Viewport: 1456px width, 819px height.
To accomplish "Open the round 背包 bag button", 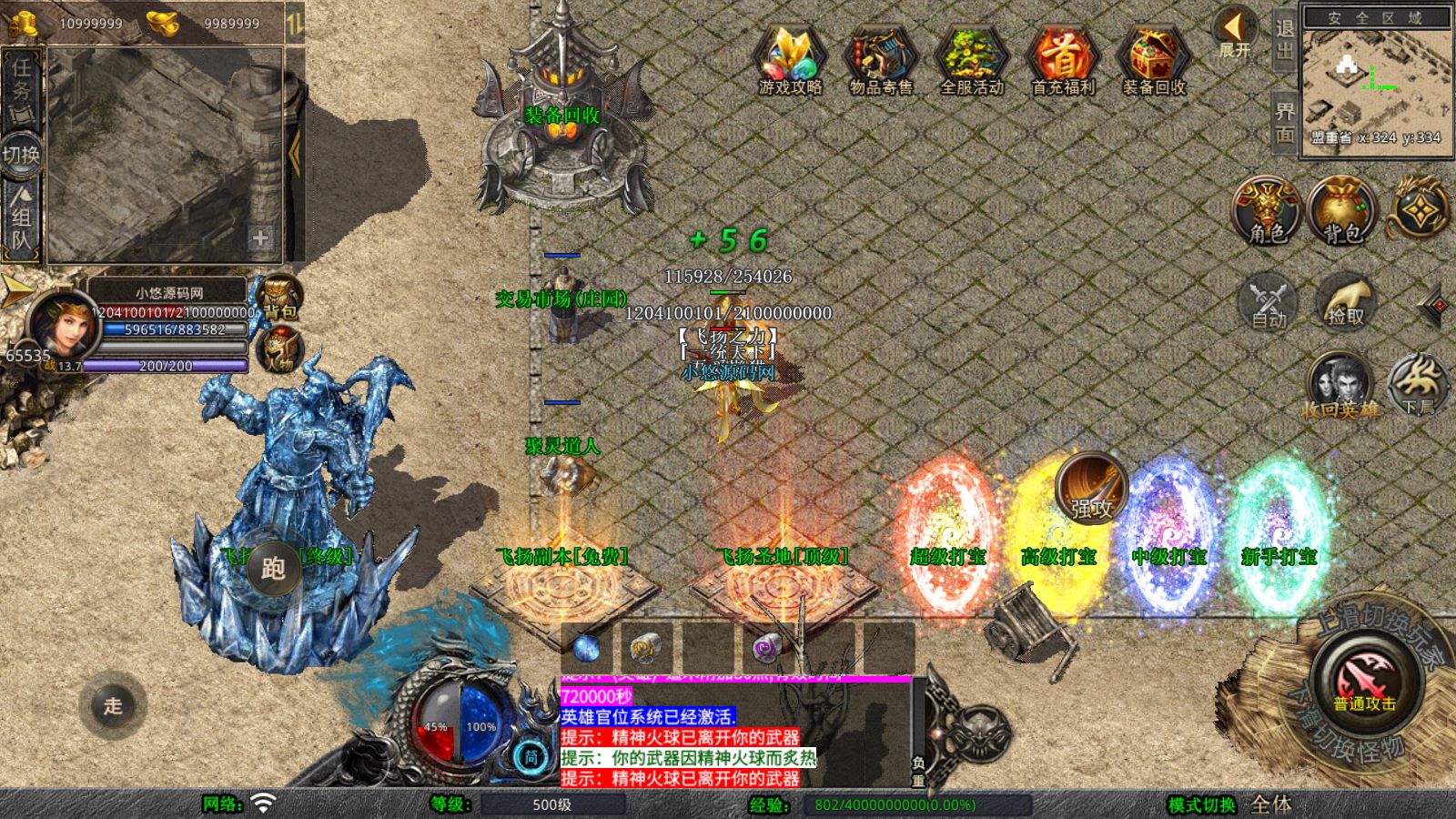I will click(x=1340, y=211).
